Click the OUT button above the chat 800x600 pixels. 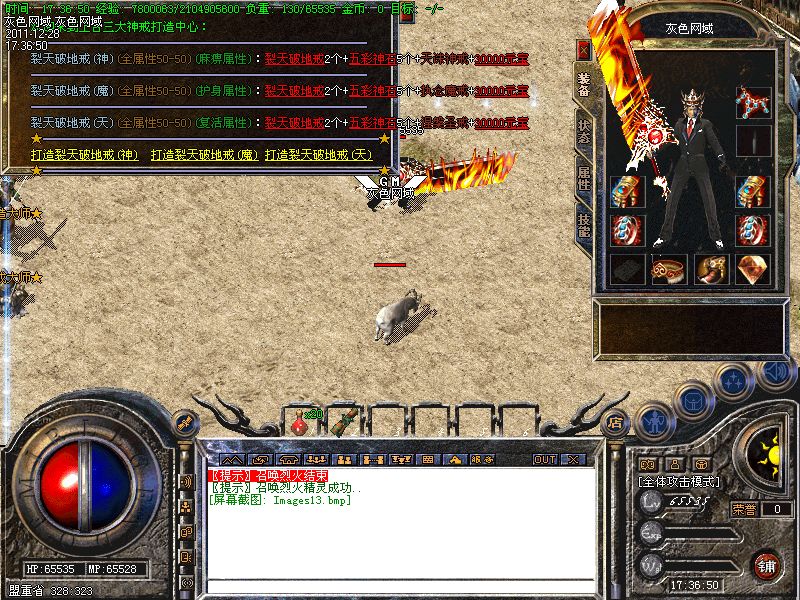pyautogui.click(x=544, y=459)
